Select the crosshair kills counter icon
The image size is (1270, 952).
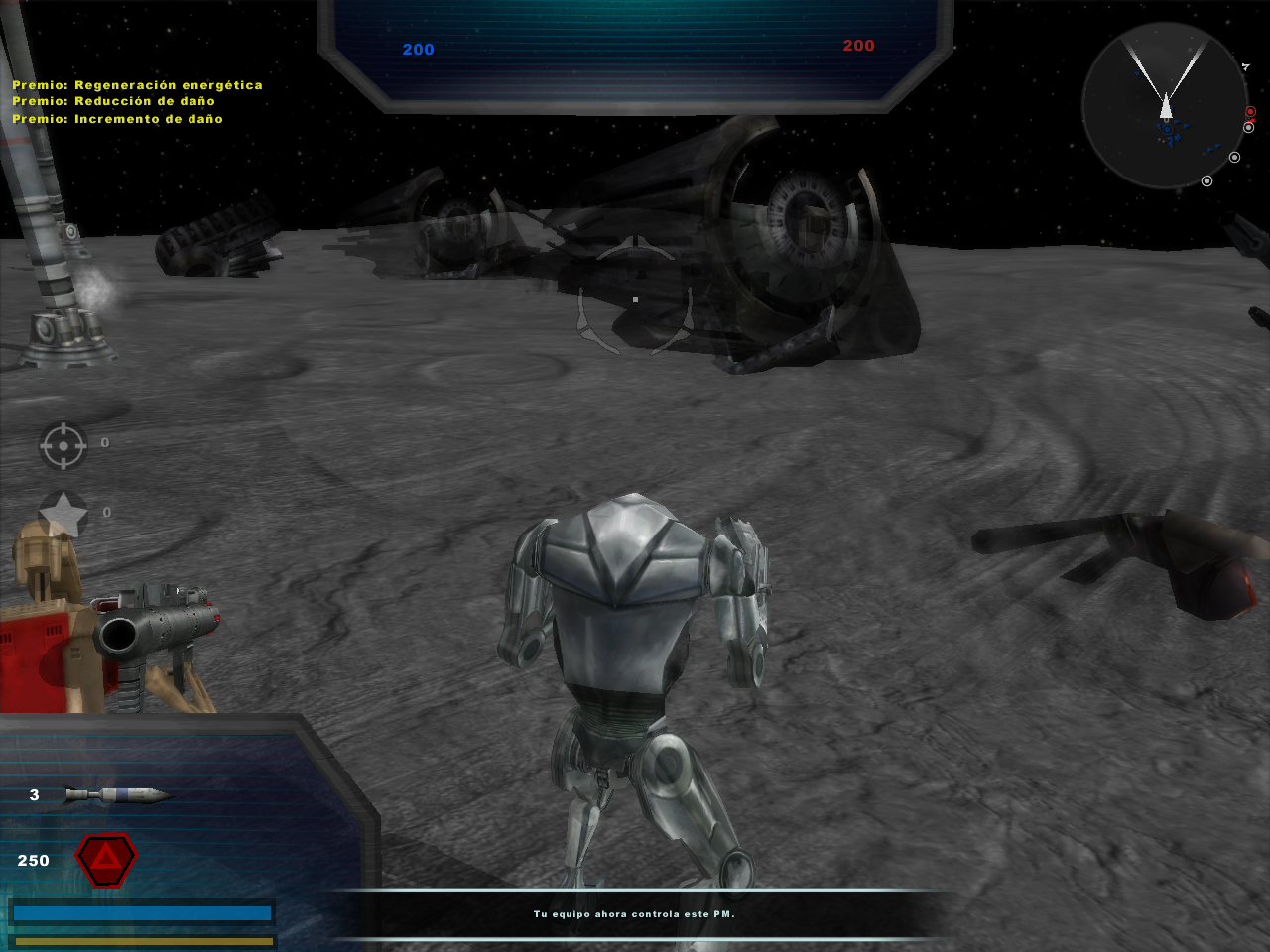(x=62, y=445)
